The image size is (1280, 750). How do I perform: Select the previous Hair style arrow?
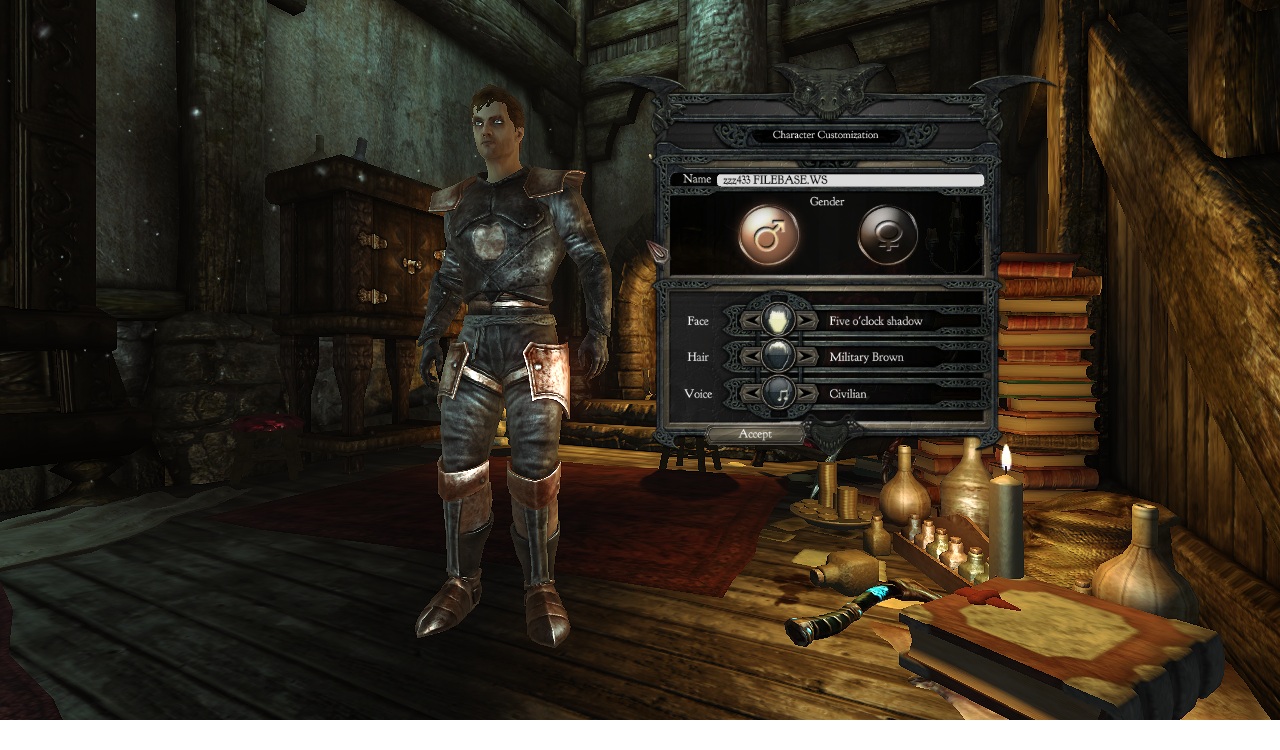click(x=751, y=357)
